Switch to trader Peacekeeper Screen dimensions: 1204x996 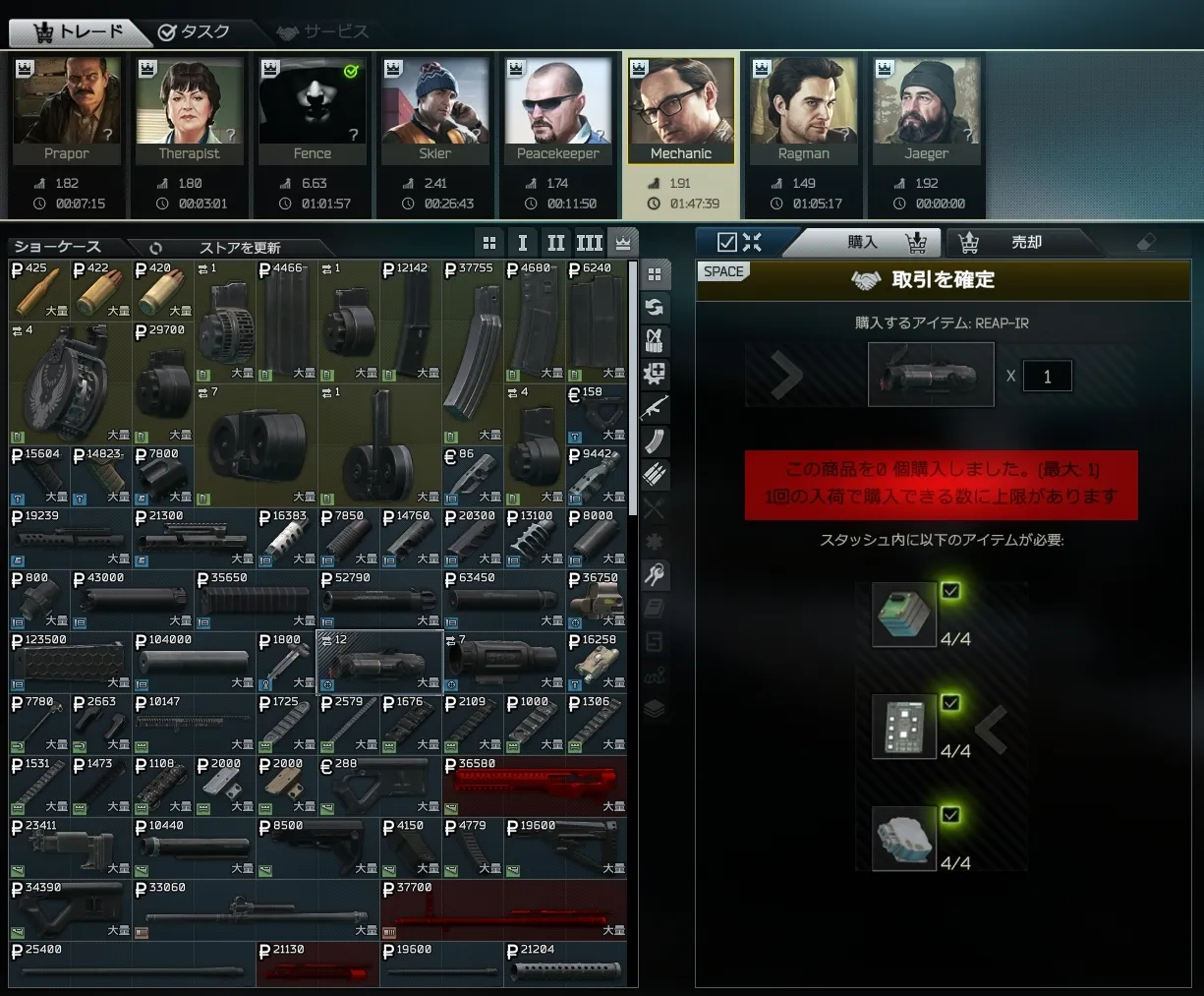point(558,110)
